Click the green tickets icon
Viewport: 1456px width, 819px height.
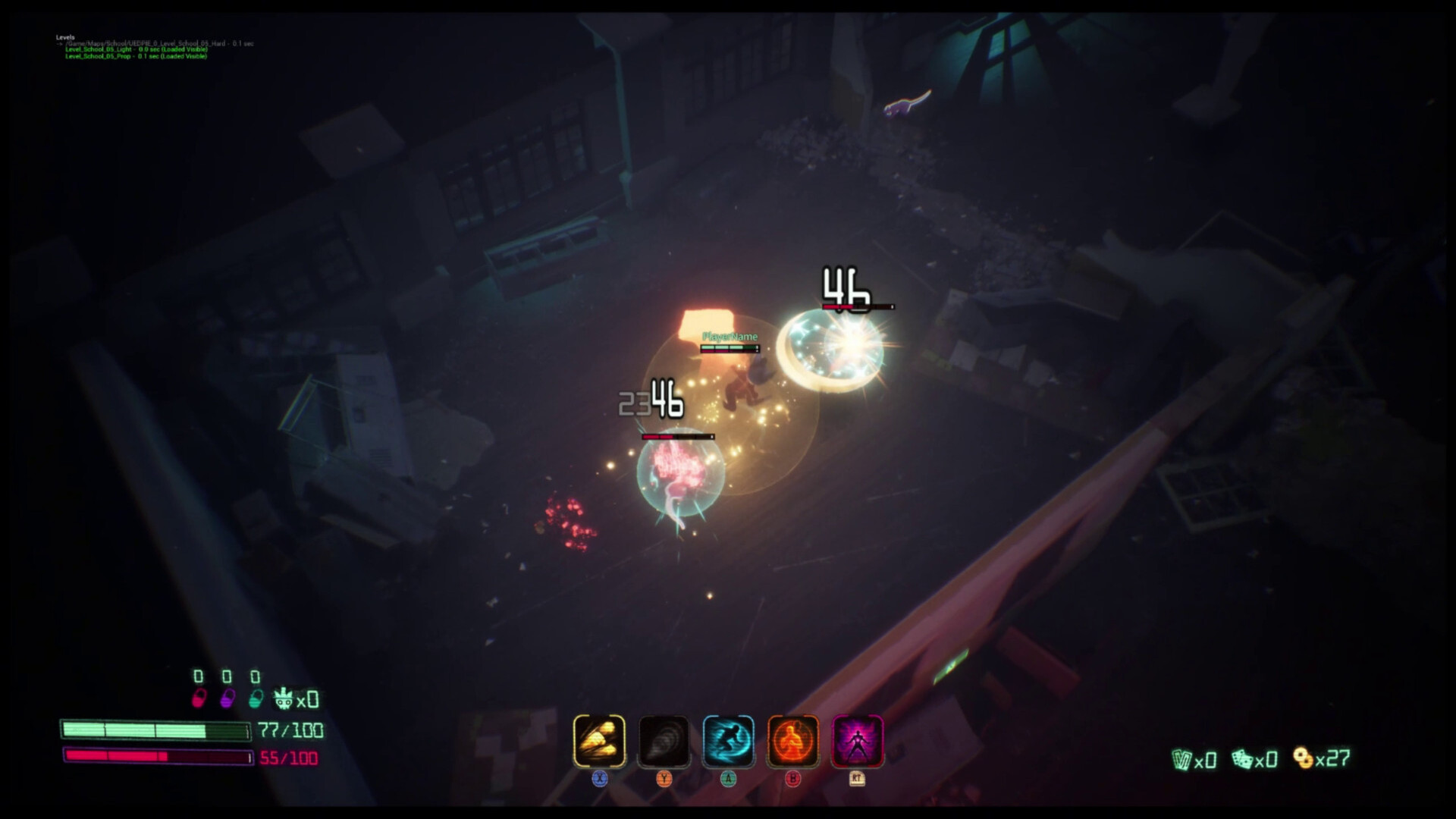pos(1181,759)
